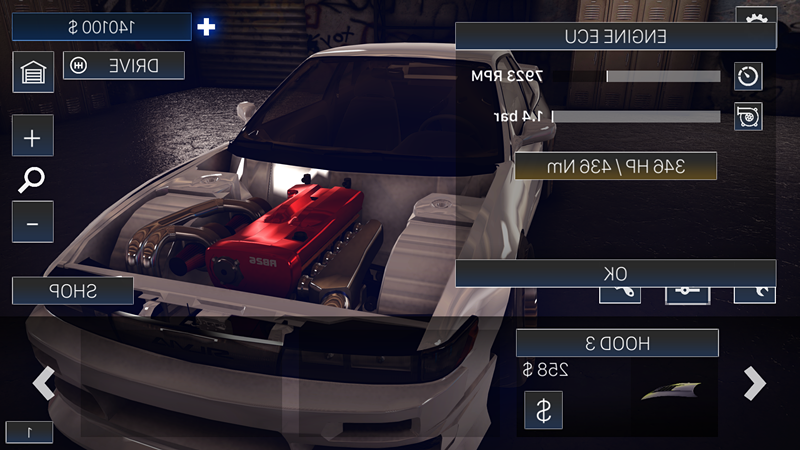Show the previous part with the left chevron
800x450 pixels.
44,383
